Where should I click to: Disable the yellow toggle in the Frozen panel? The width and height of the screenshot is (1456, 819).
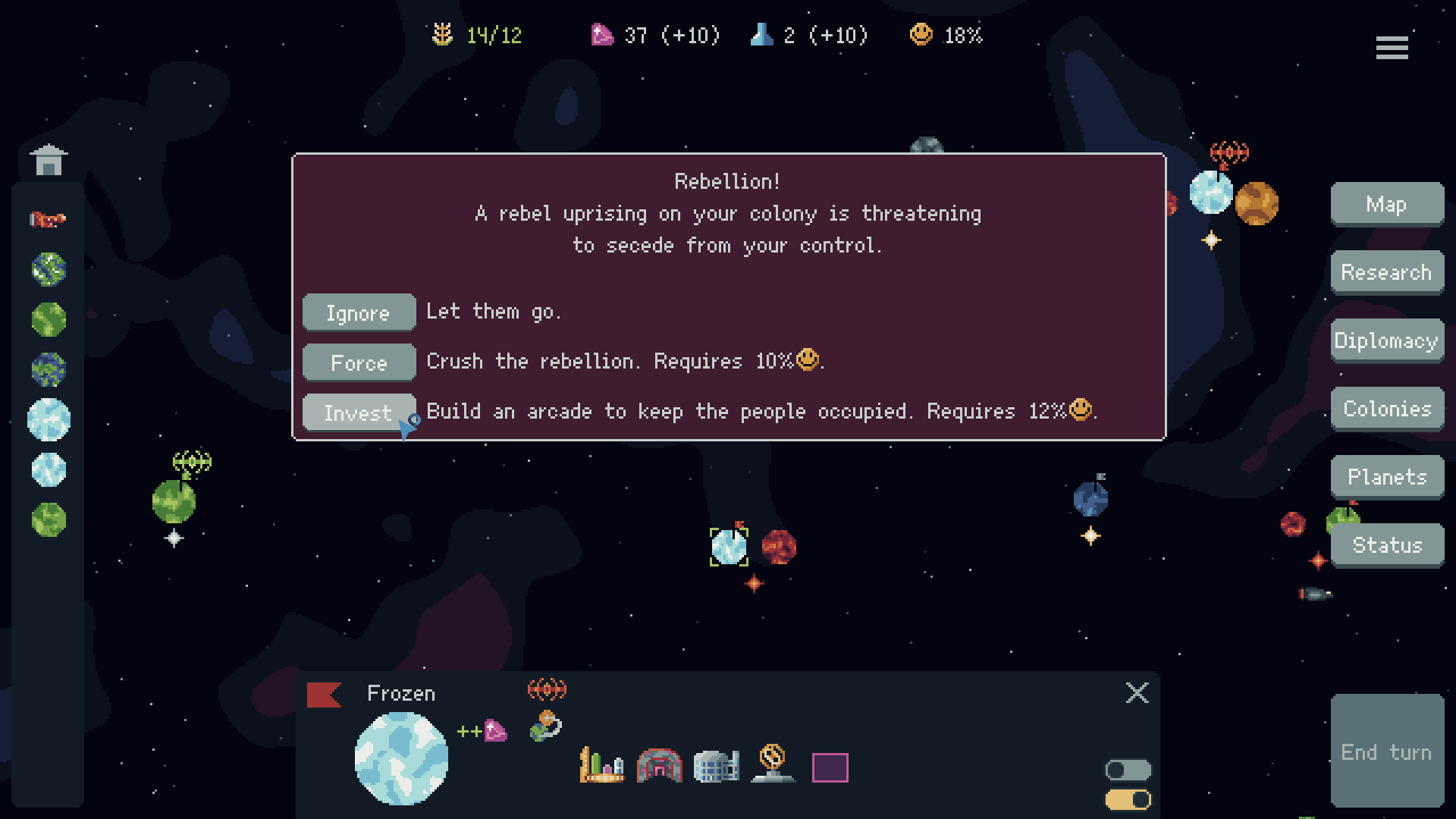pos(1128,799)
